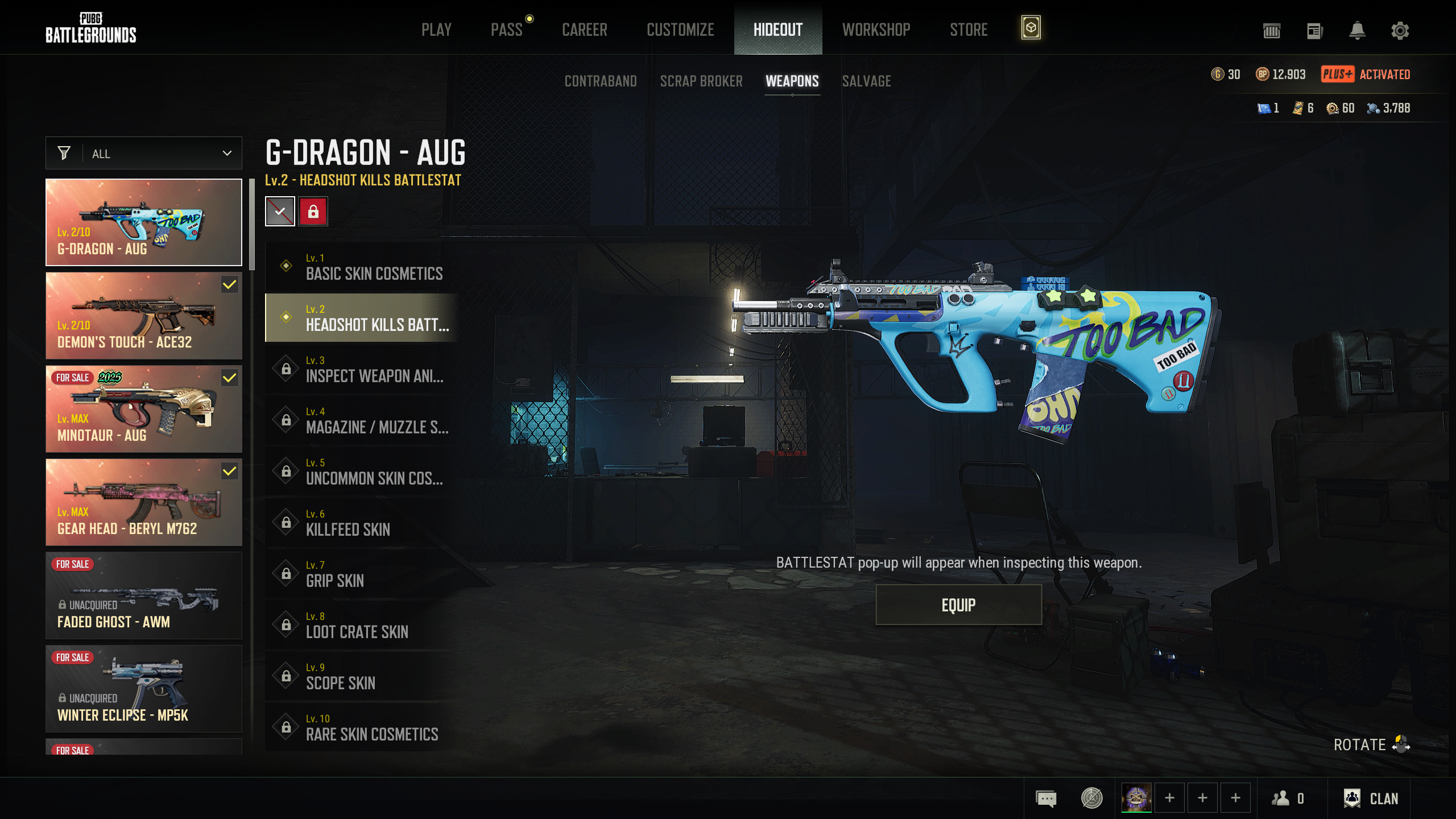The height and width of the screenshot is (819, 1456).
Task: Open the Clan panel
Action: (x=1371, y=799)
